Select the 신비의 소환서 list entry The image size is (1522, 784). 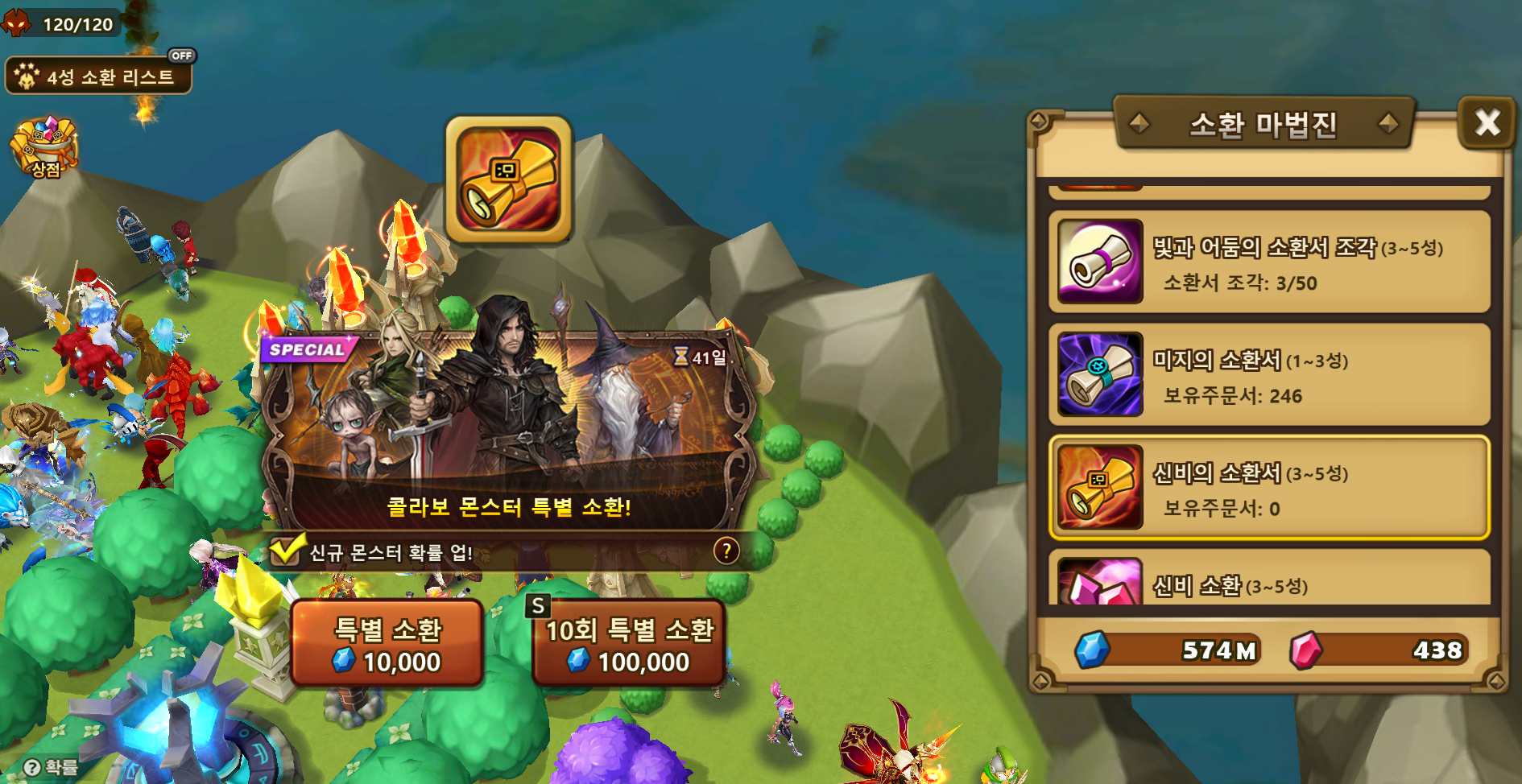click(1269, 488)
